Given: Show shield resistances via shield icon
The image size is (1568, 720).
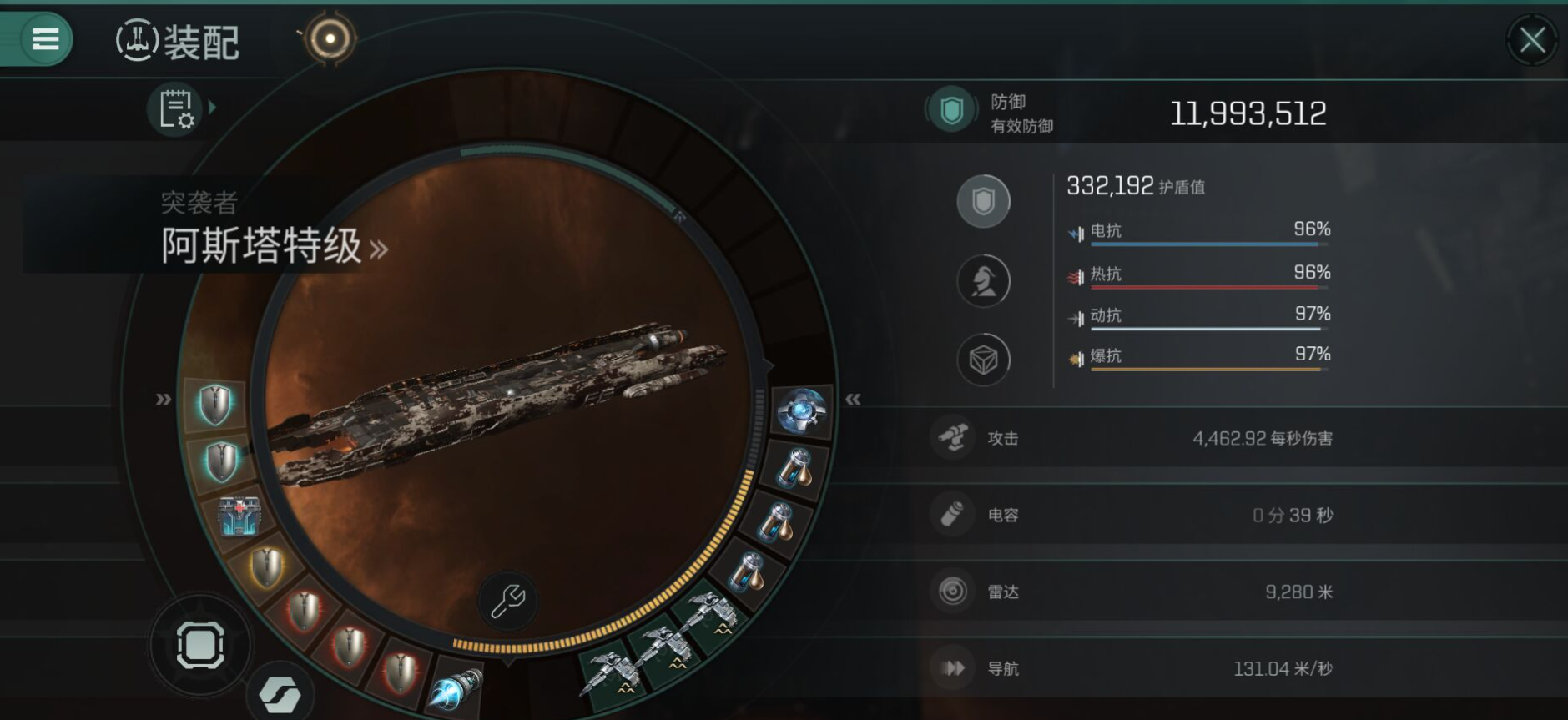Looking at the screenshot, I should [983, 201].
